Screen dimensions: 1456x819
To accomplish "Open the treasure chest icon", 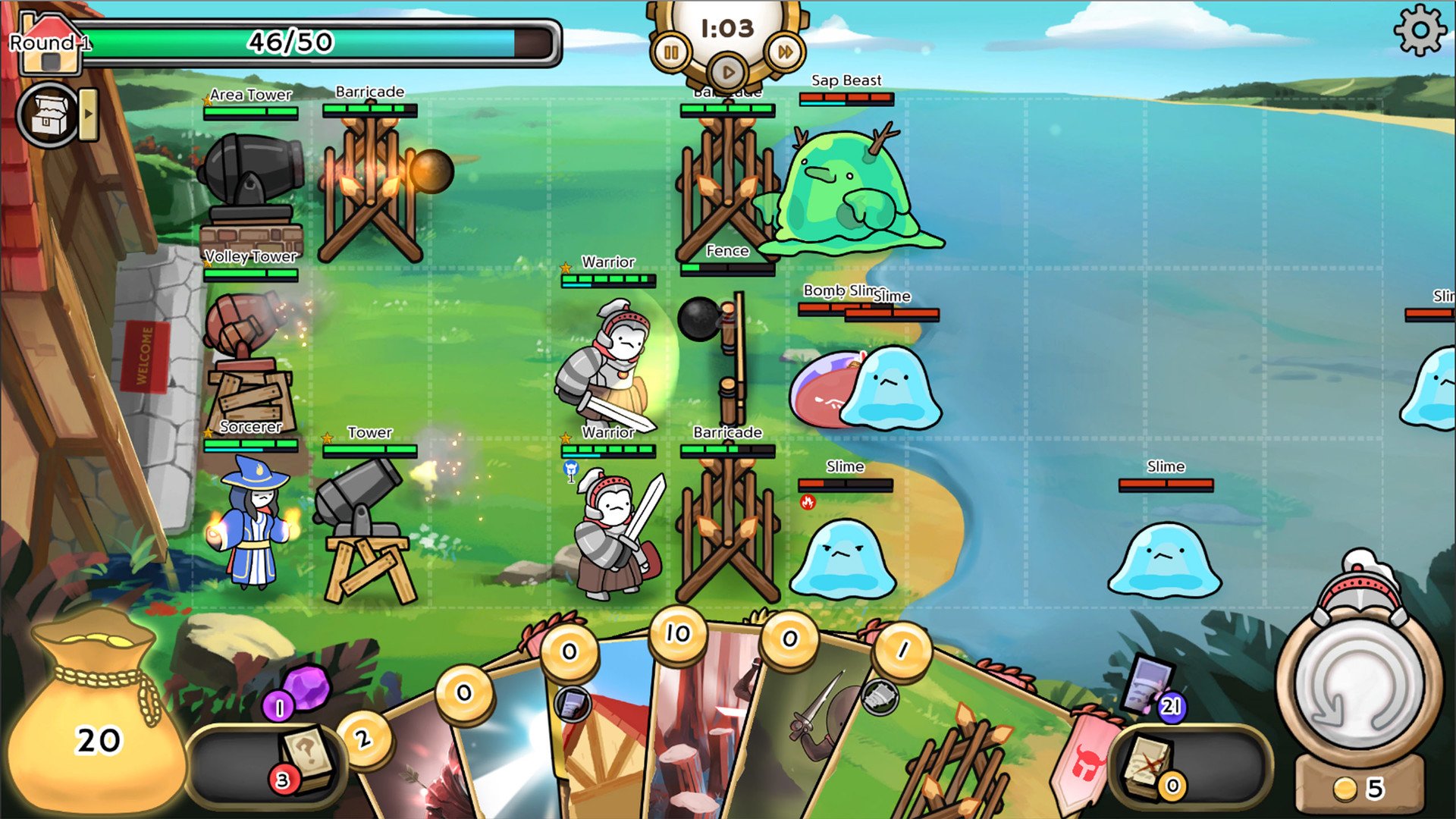I will click(48, 115).
